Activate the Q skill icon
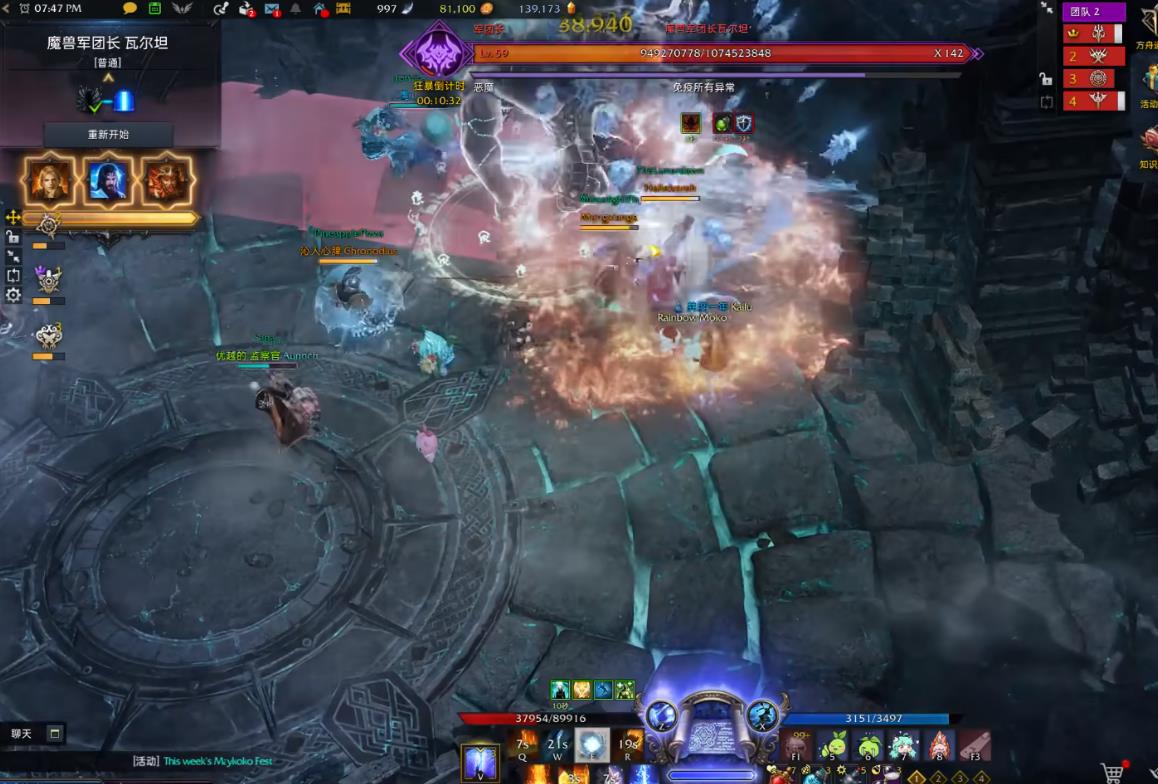Viewport: 1158px width, 784px height. [x=521, y=744]
